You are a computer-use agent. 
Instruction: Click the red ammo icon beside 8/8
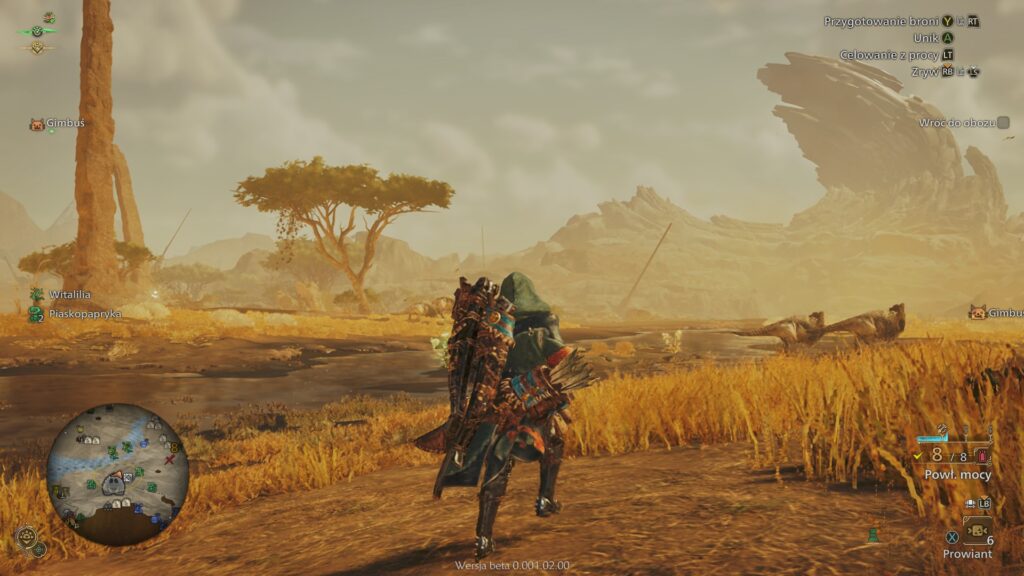point(983,455)
